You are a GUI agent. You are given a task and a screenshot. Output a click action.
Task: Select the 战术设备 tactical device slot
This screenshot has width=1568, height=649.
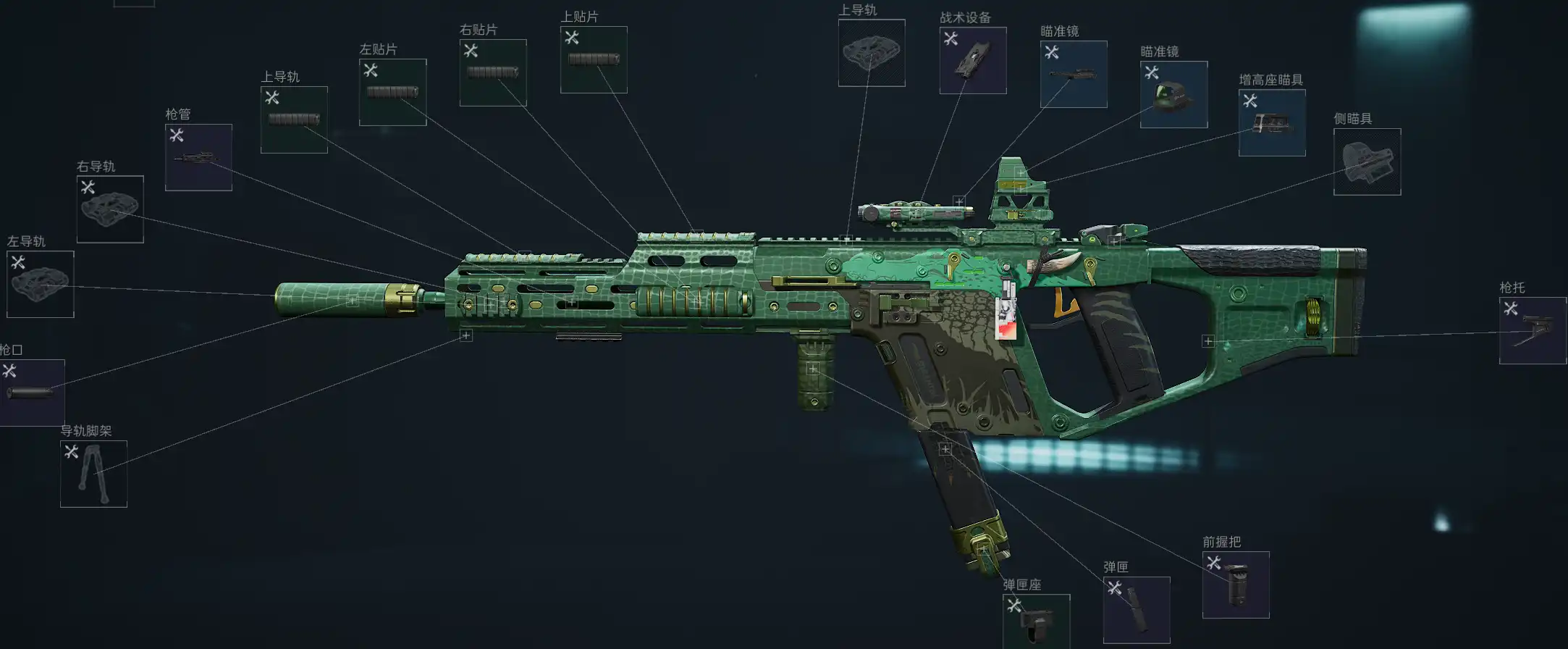pyautogui.click(x=972, y=60)
